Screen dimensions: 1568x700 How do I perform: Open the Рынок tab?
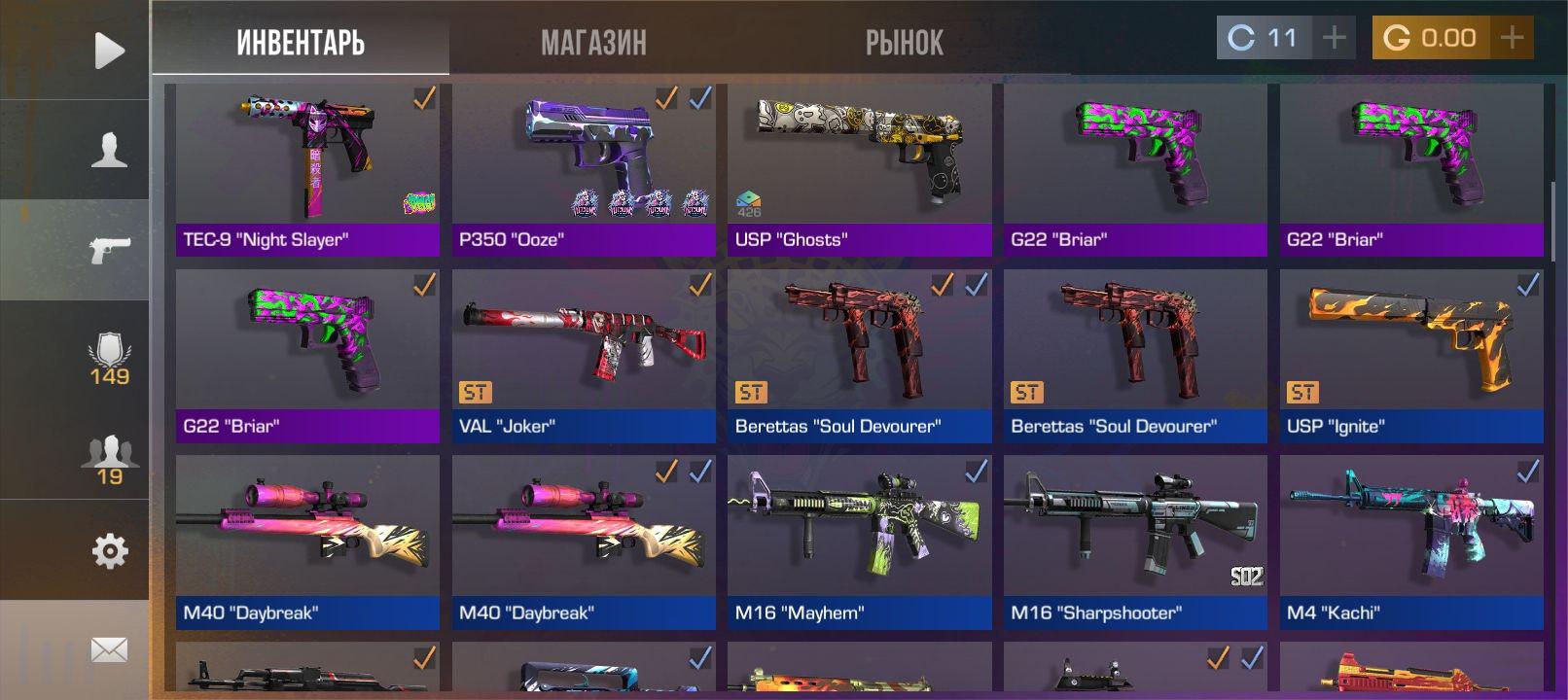pyautogui.click(x=904, y=43)
